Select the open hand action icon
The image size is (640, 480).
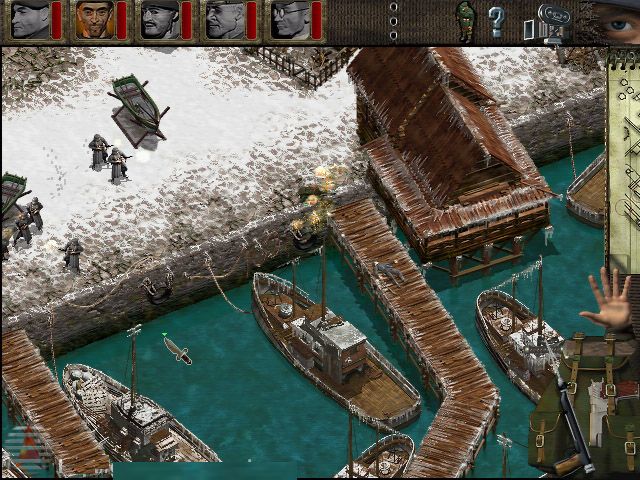coord(609,301)
